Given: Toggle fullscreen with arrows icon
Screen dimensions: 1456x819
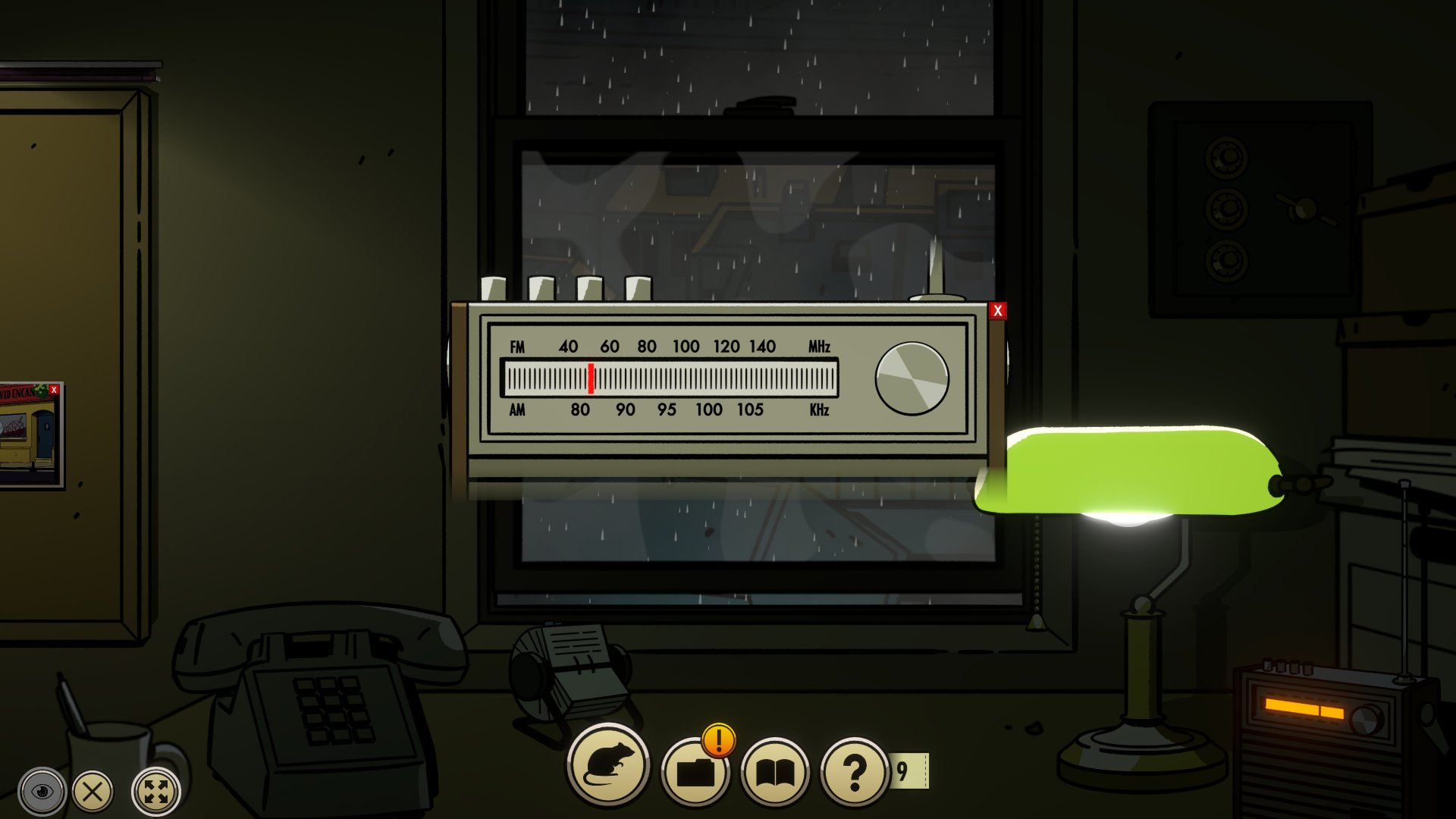Looking at the screenshot, I should point(156,792).
